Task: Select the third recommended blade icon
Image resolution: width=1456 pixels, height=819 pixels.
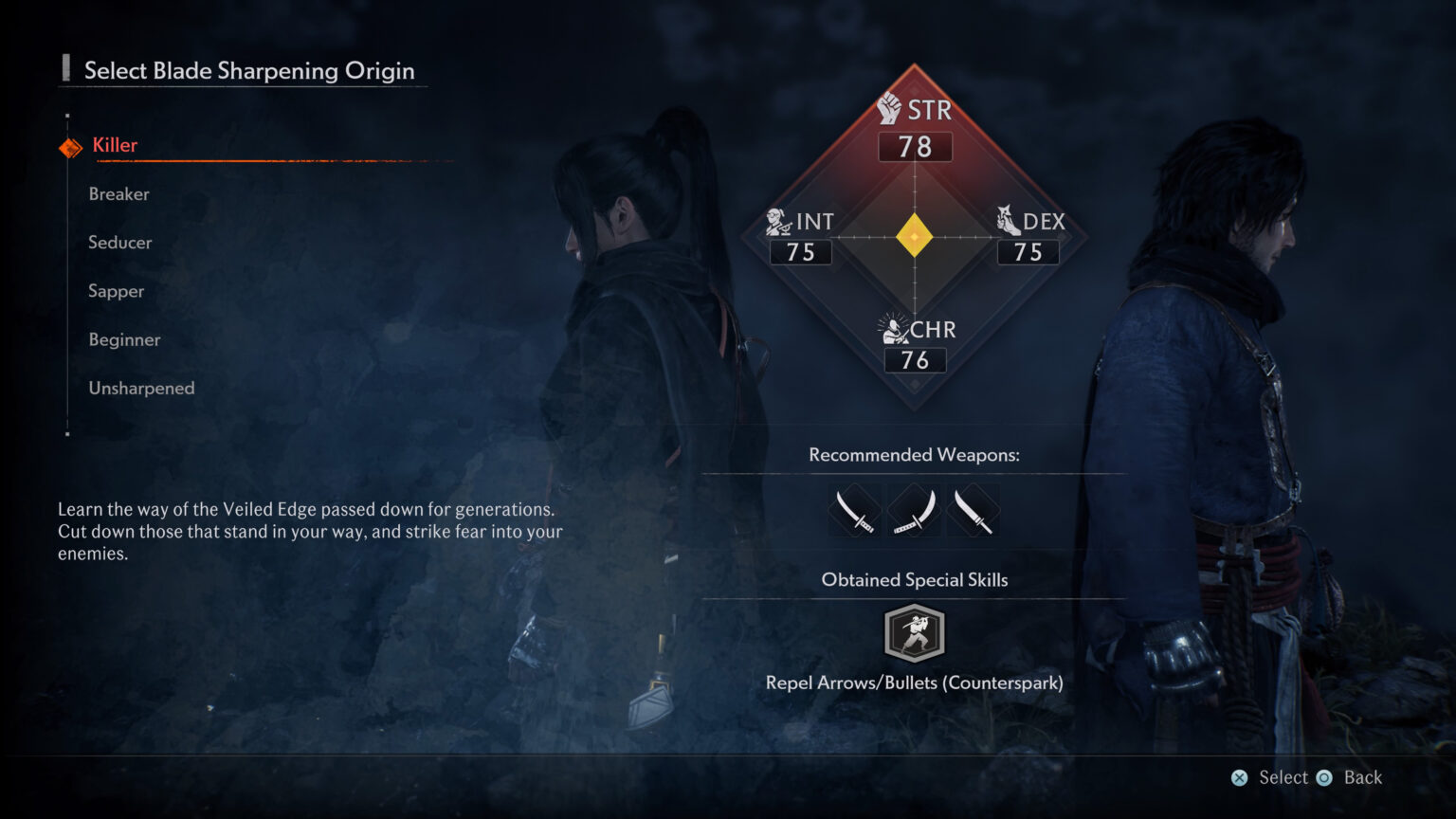Action: 973,511
